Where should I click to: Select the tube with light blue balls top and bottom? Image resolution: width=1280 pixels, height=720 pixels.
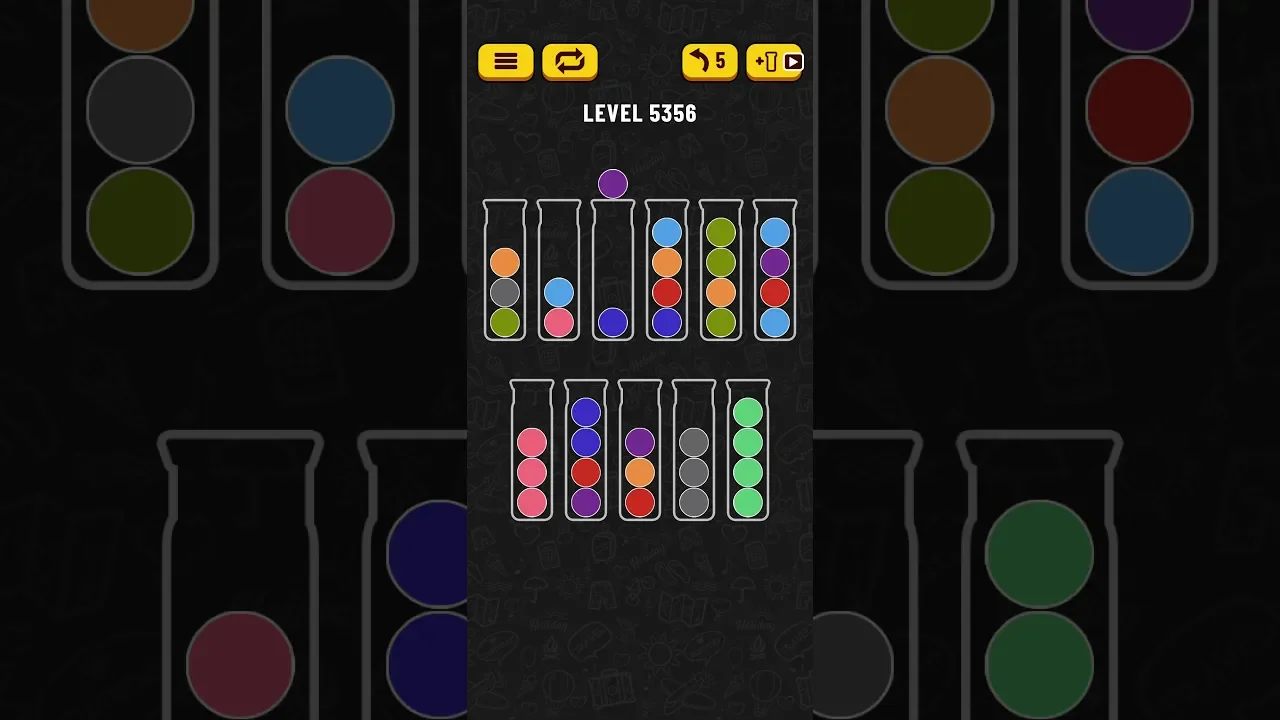click(775, 272)
